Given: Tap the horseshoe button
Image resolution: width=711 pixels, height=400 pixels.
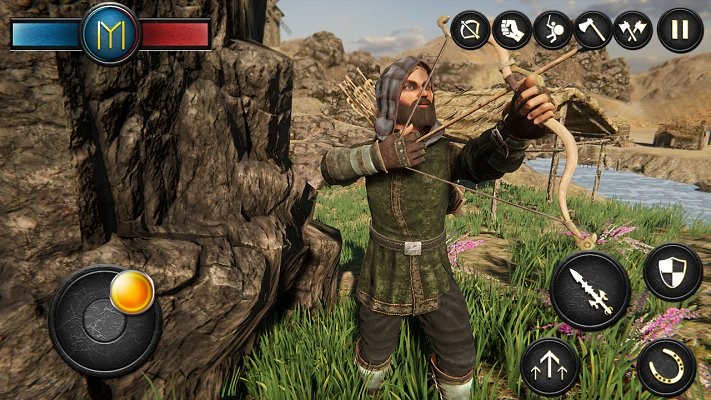Looking at the screenshot, I should pyautogui.click(x=666, y=367).
